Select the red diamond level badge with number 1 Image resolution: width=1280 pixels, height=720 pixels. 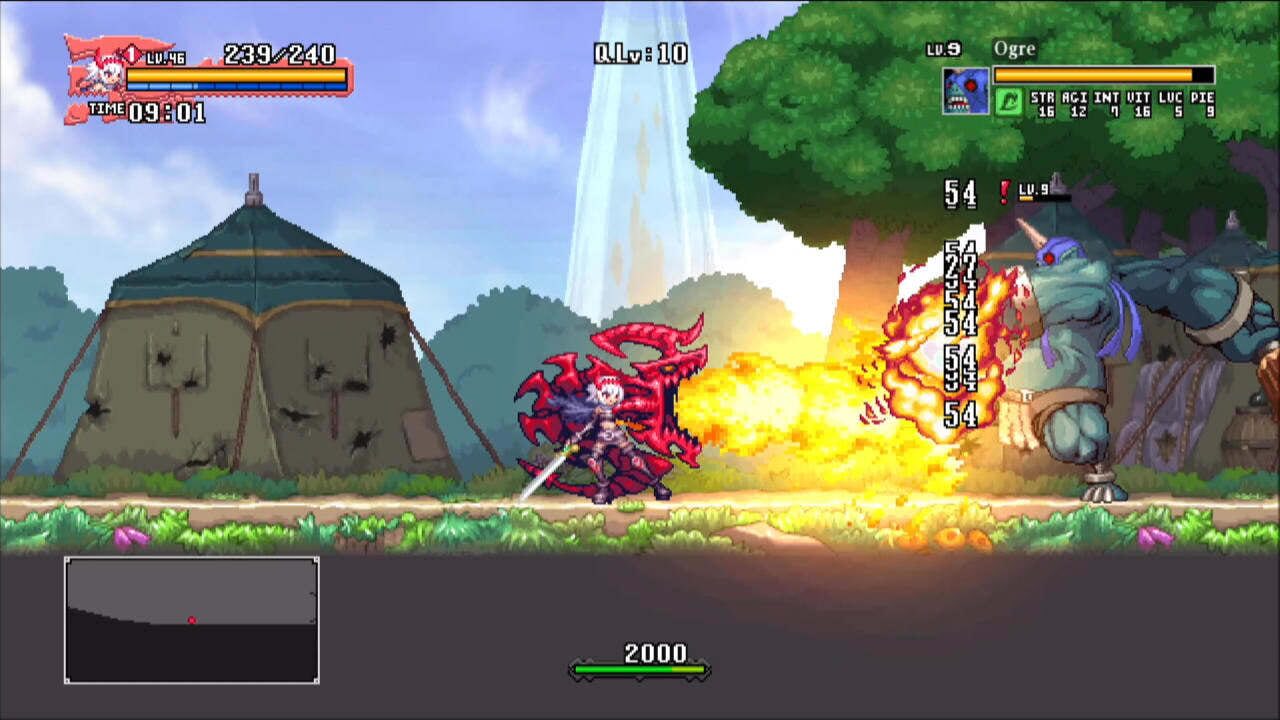tap(131, 53)
